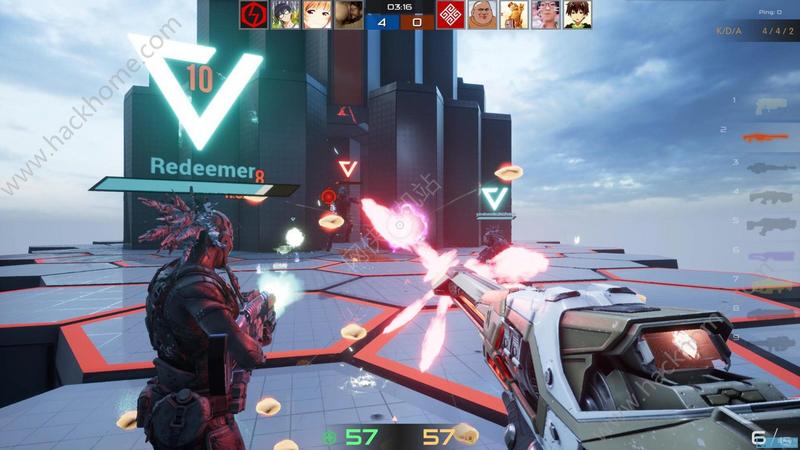Select the highlighted orange weapon in slot 2
Screen dimensions: 800x450
[766, 136]
